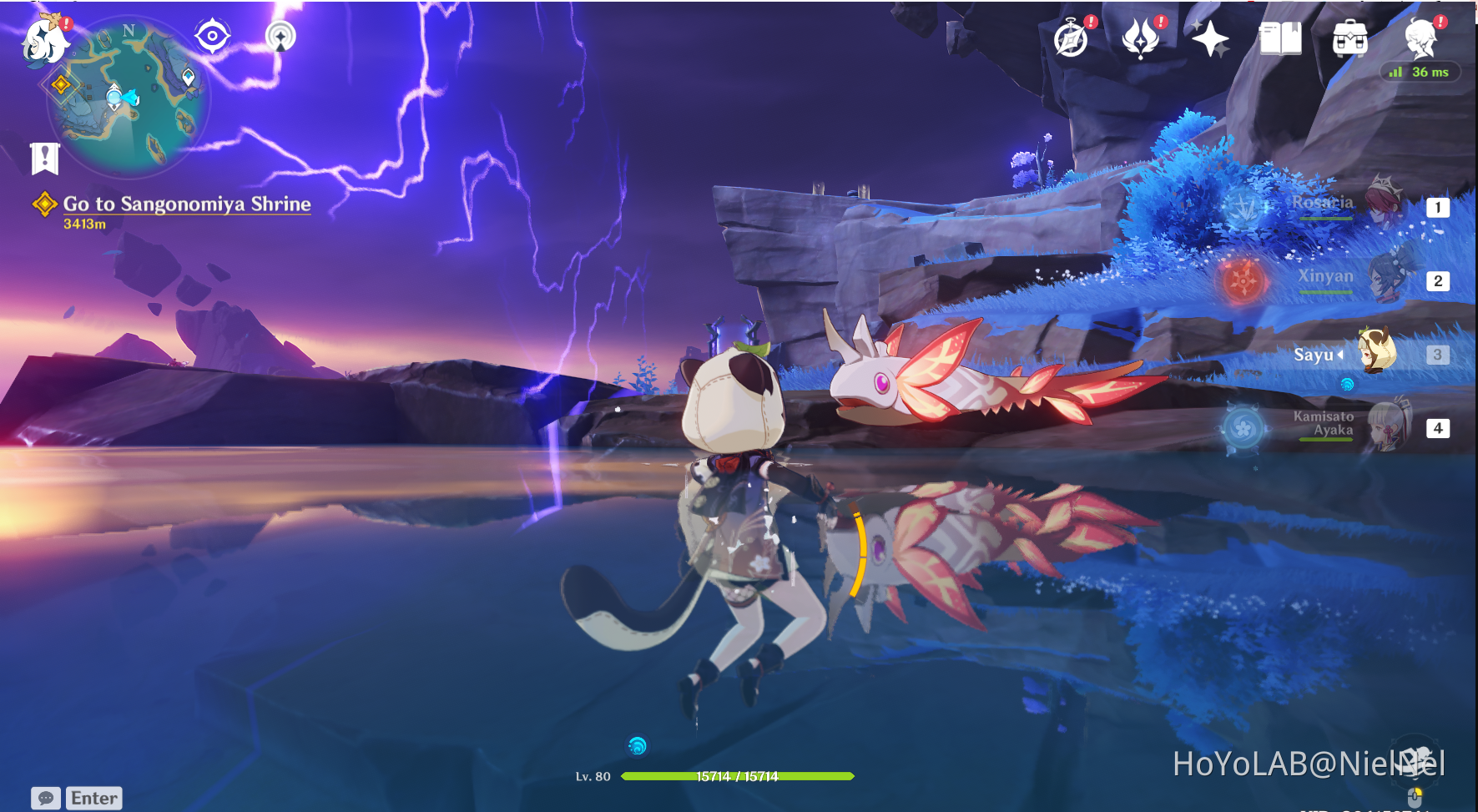The height and width of the screenshot is (812, 1478).
Task: Click the quest 'Go to Sangonomiya Shrine'
Action: click(x=185, y=204)
